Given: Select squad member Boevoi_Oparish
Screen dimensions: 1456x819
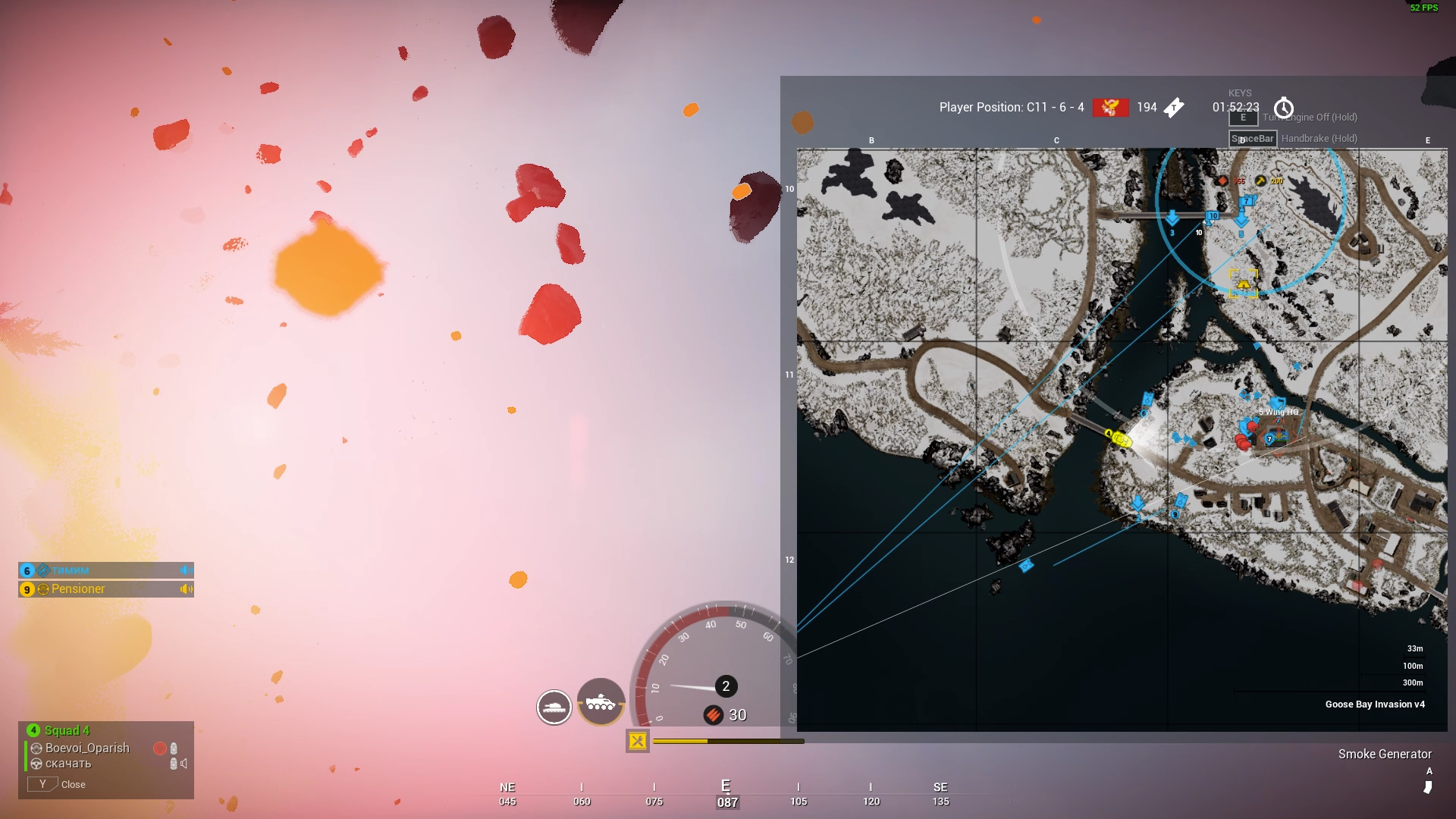Looking at the screenshot, I should coord(87,748).
